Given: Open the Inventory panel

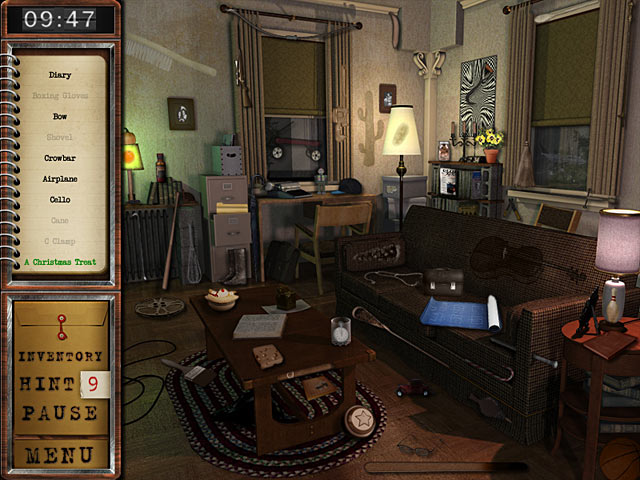Looking at the screenshot, I should pyautogui.click(x=60, y=356).
